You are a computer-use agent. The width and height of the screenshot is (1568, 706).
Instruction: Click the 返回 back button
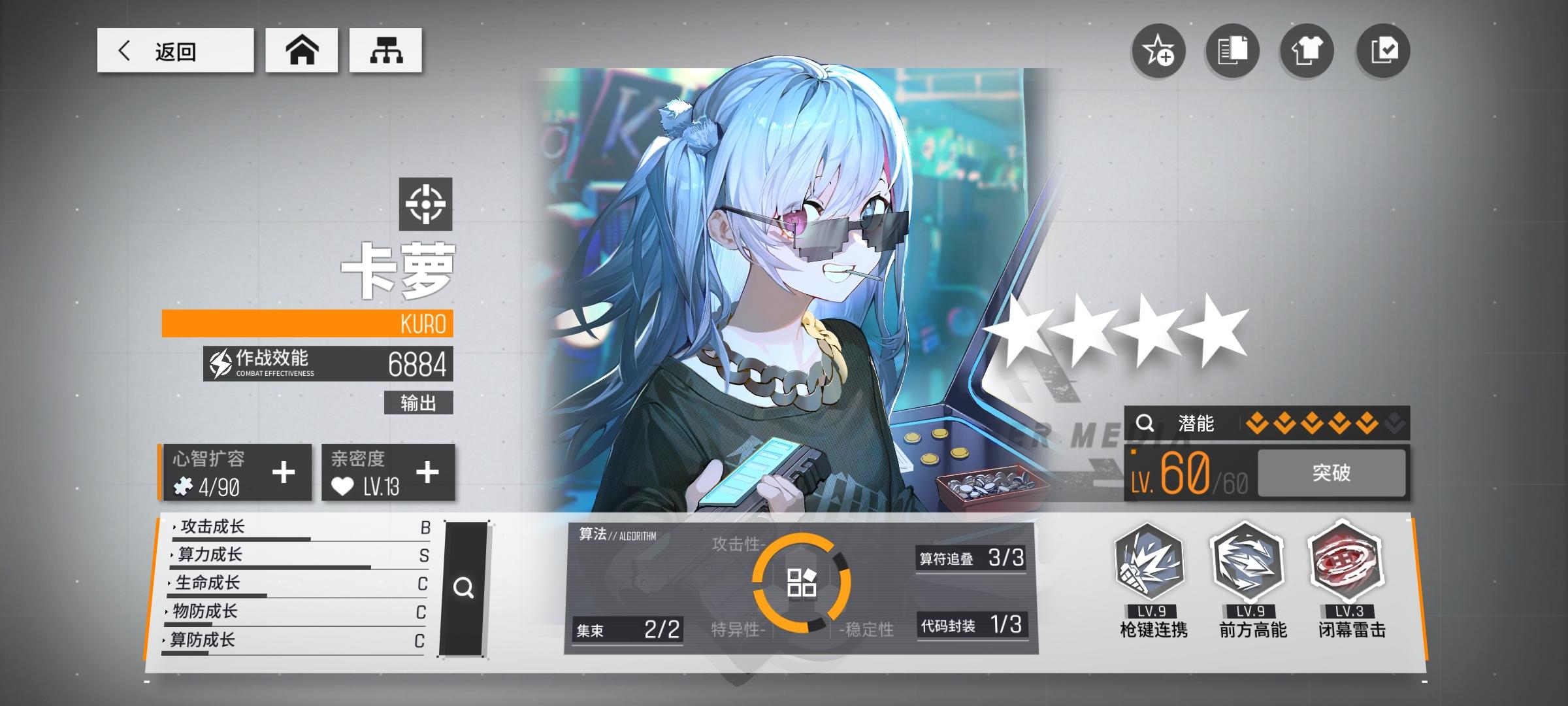tap(175, 50)
